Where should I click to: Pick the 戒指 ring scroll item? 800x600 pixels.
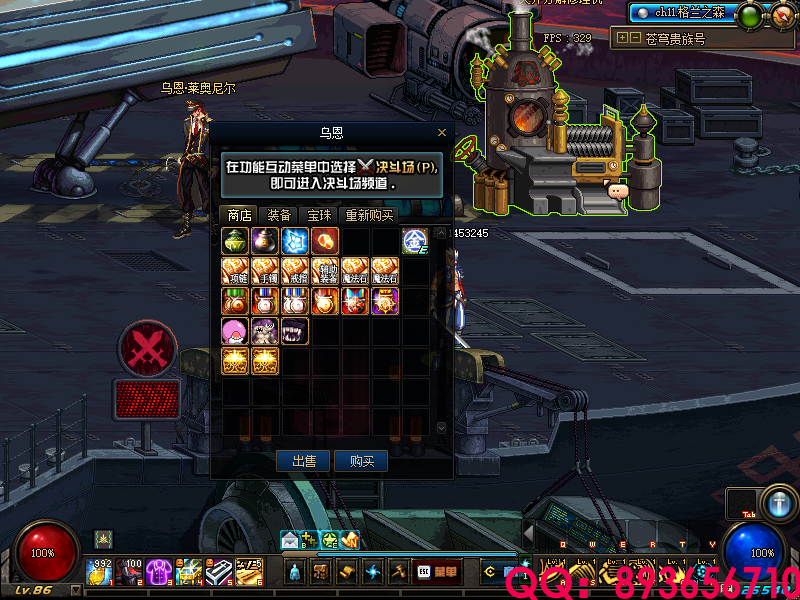coord(295,271)
